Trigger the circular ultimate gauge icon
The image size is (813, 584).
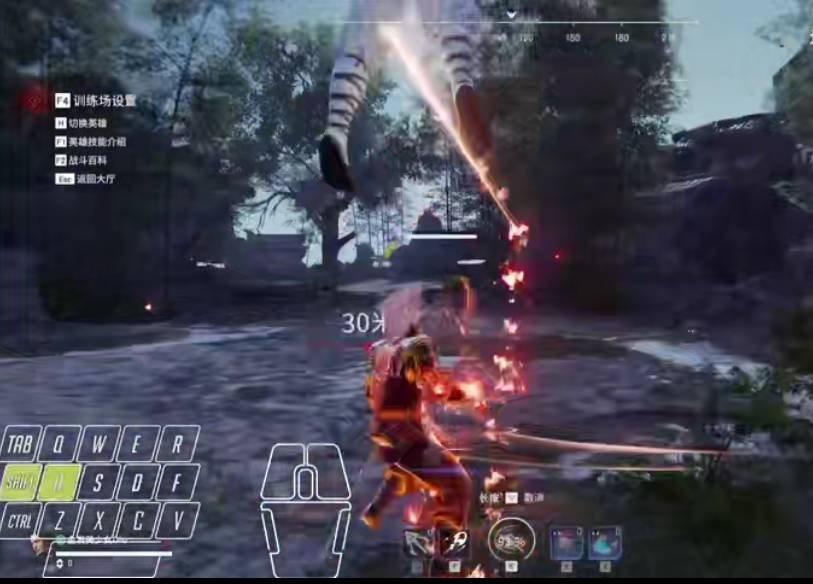pos(511,541)
